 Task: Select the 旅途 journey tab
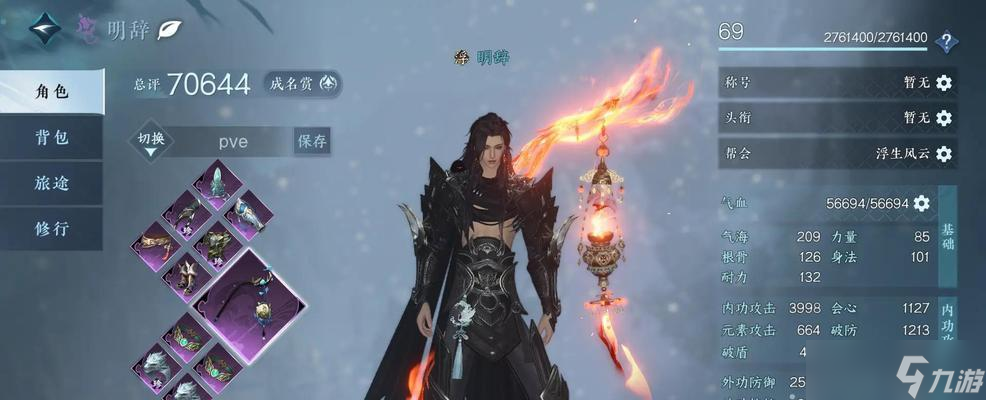(52, 183)
